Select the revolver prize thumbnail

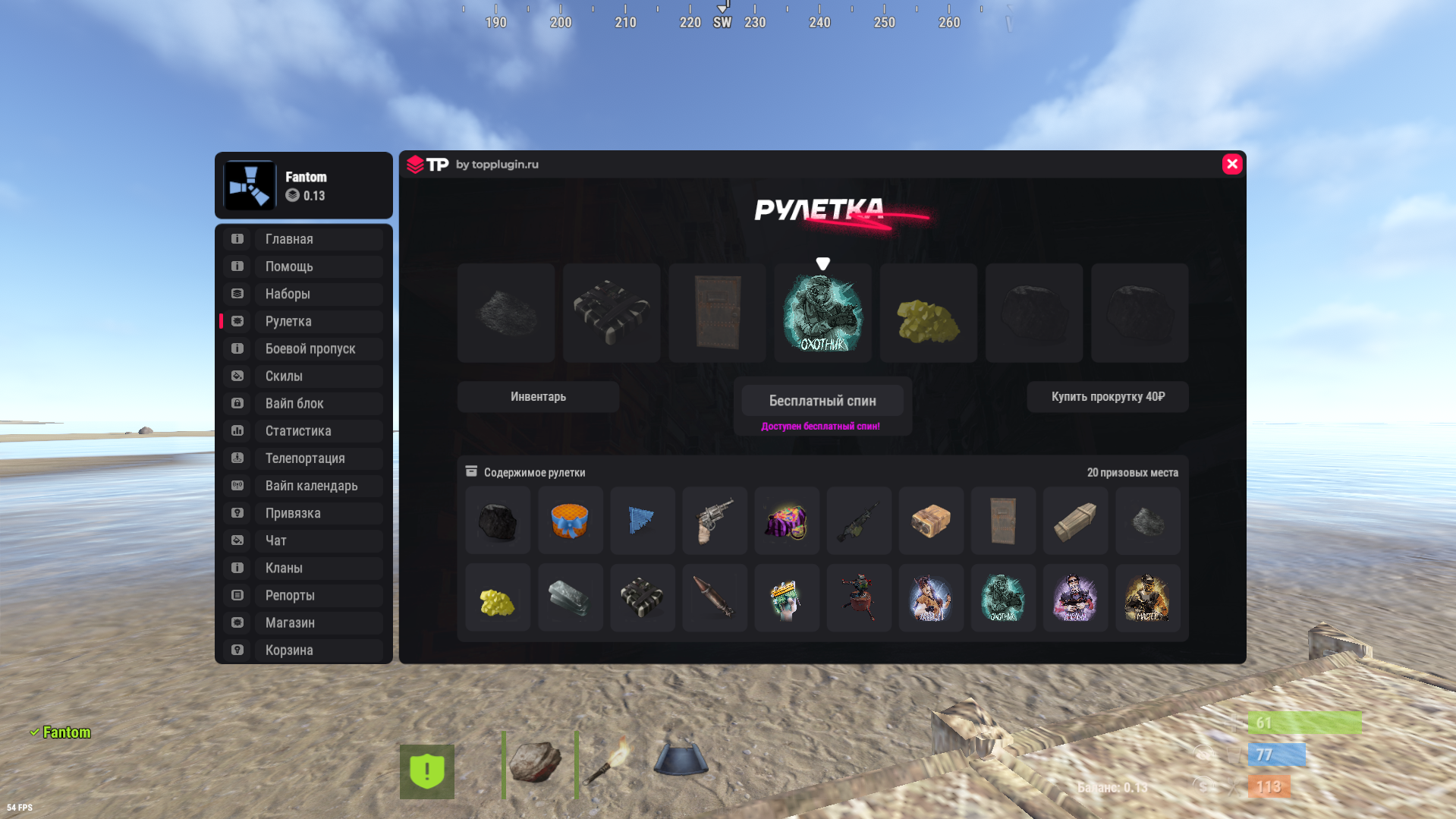tap(714, 521)
